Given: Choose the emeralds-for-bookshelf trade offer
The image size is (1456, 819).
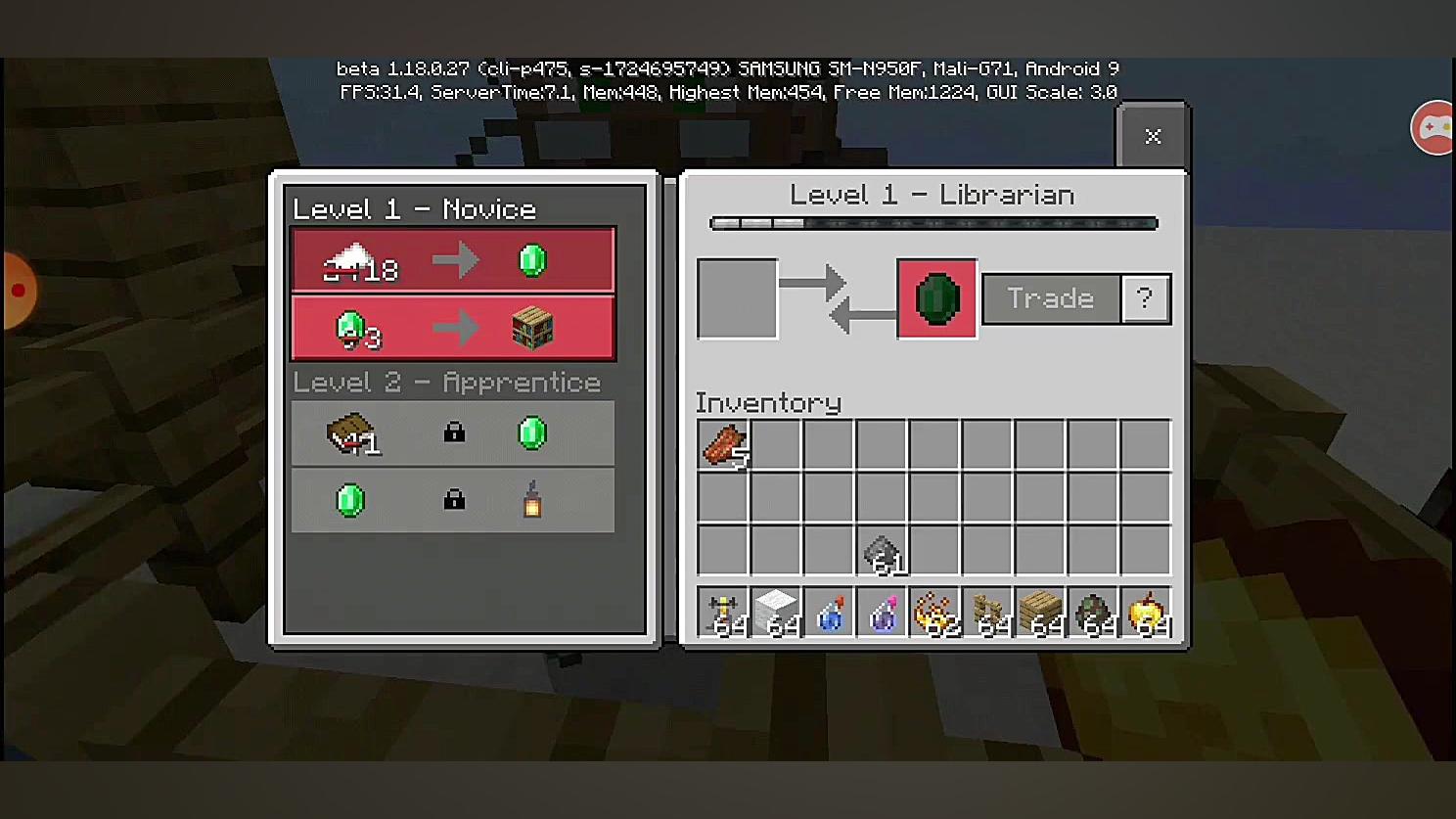Looking at the screenshot, I should click(452, 328).
